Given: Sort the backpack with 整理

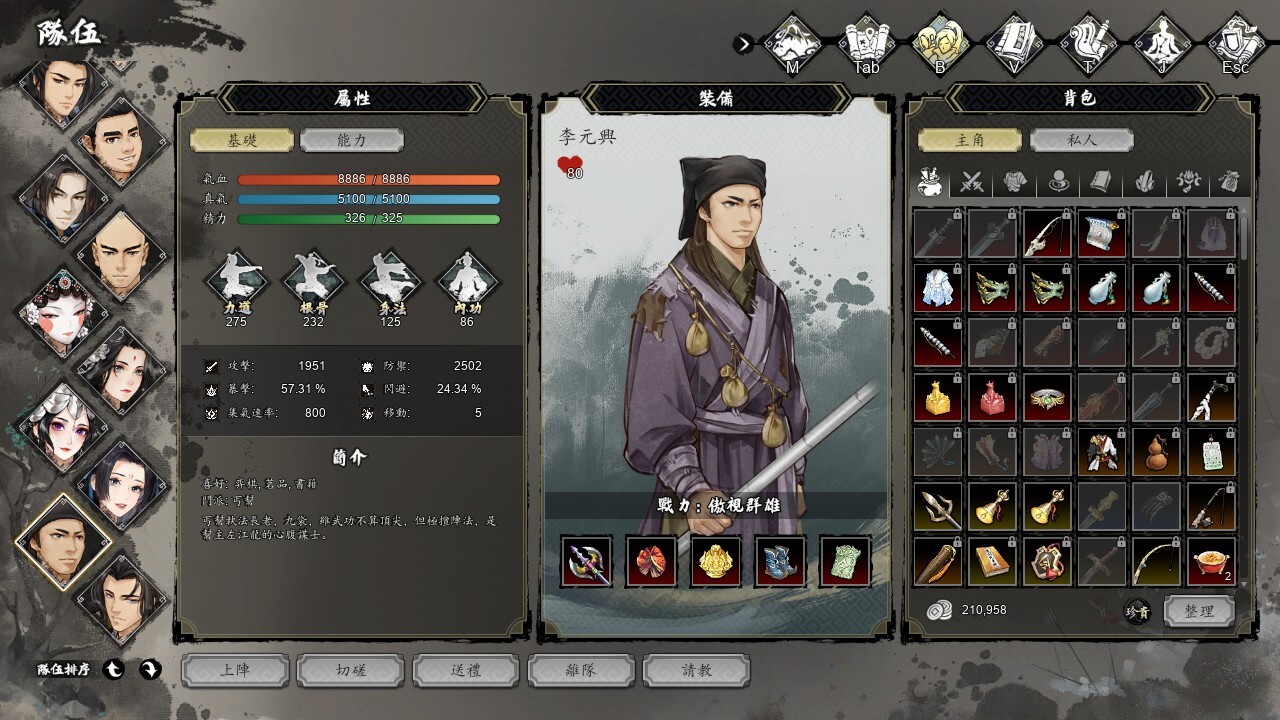Looking at the screenshot, I should [x=1198, y=611].
